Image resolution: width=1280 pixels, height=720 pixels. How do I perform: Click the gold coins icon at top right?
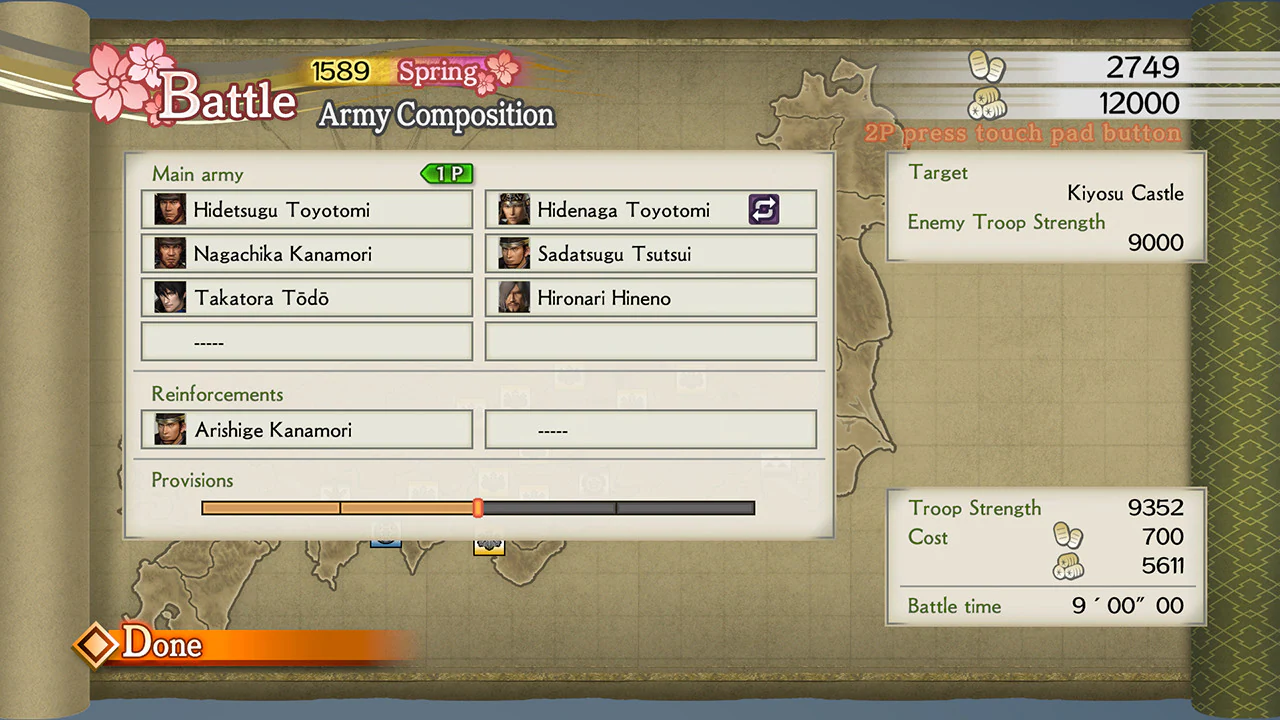pos(988,66)
